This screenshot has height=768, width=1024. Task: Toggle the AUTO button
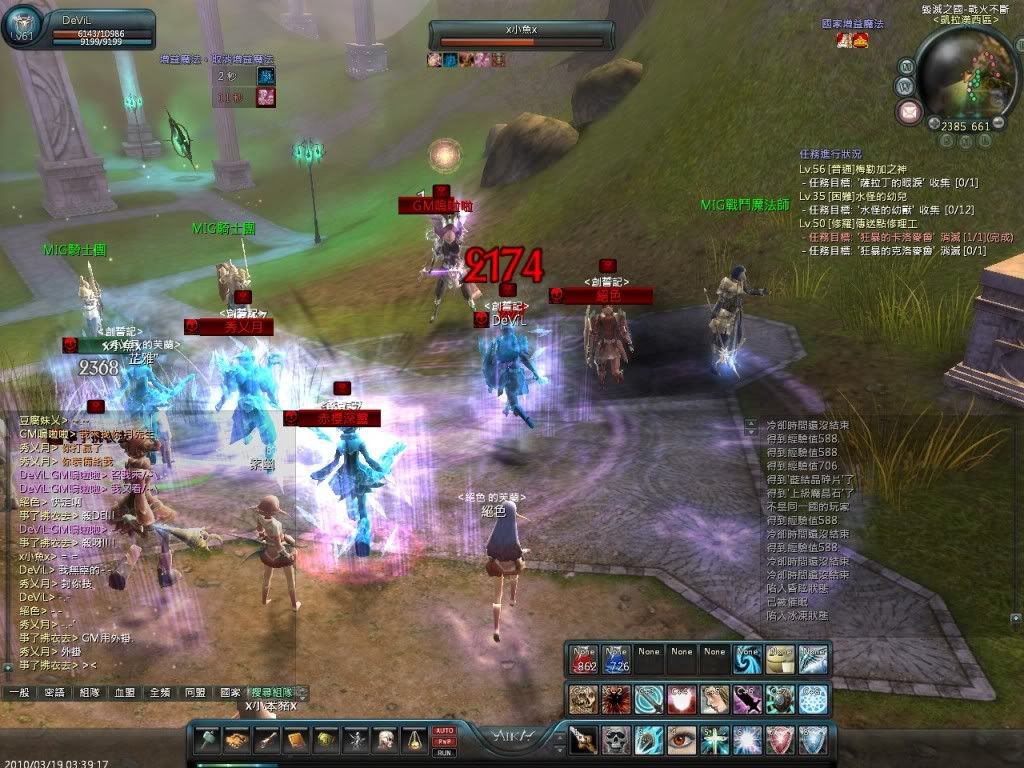[x=444, y=731]
